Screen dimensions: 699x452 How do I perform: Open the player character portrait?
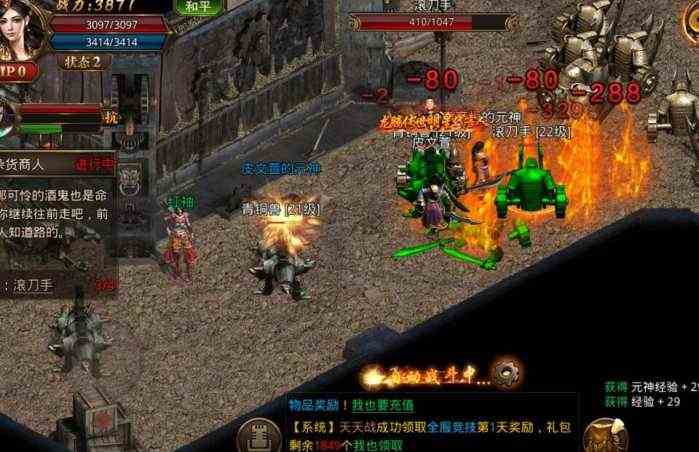[x=22, y=28]
